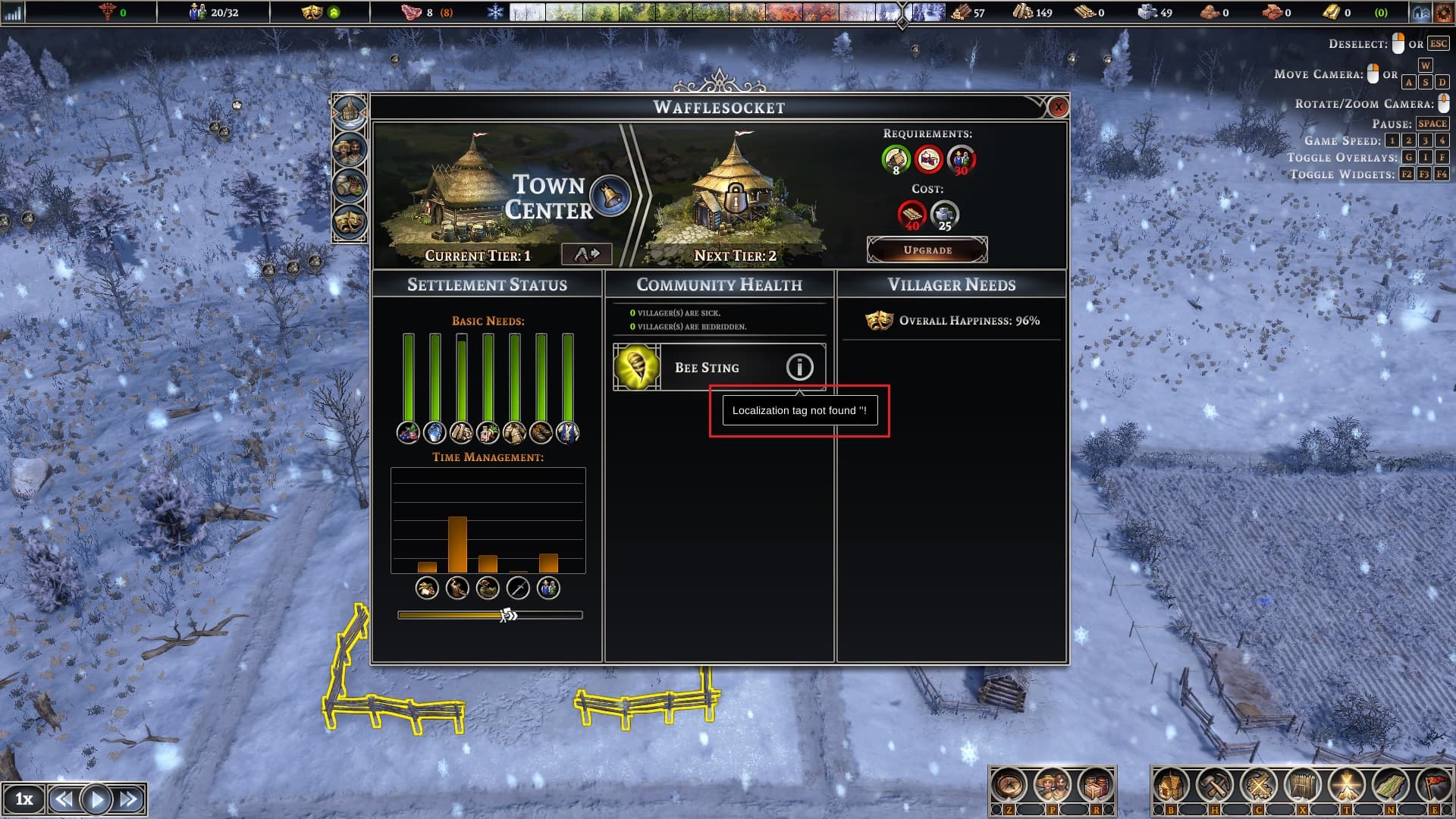Open Bee Sting info details

point(799,367)
